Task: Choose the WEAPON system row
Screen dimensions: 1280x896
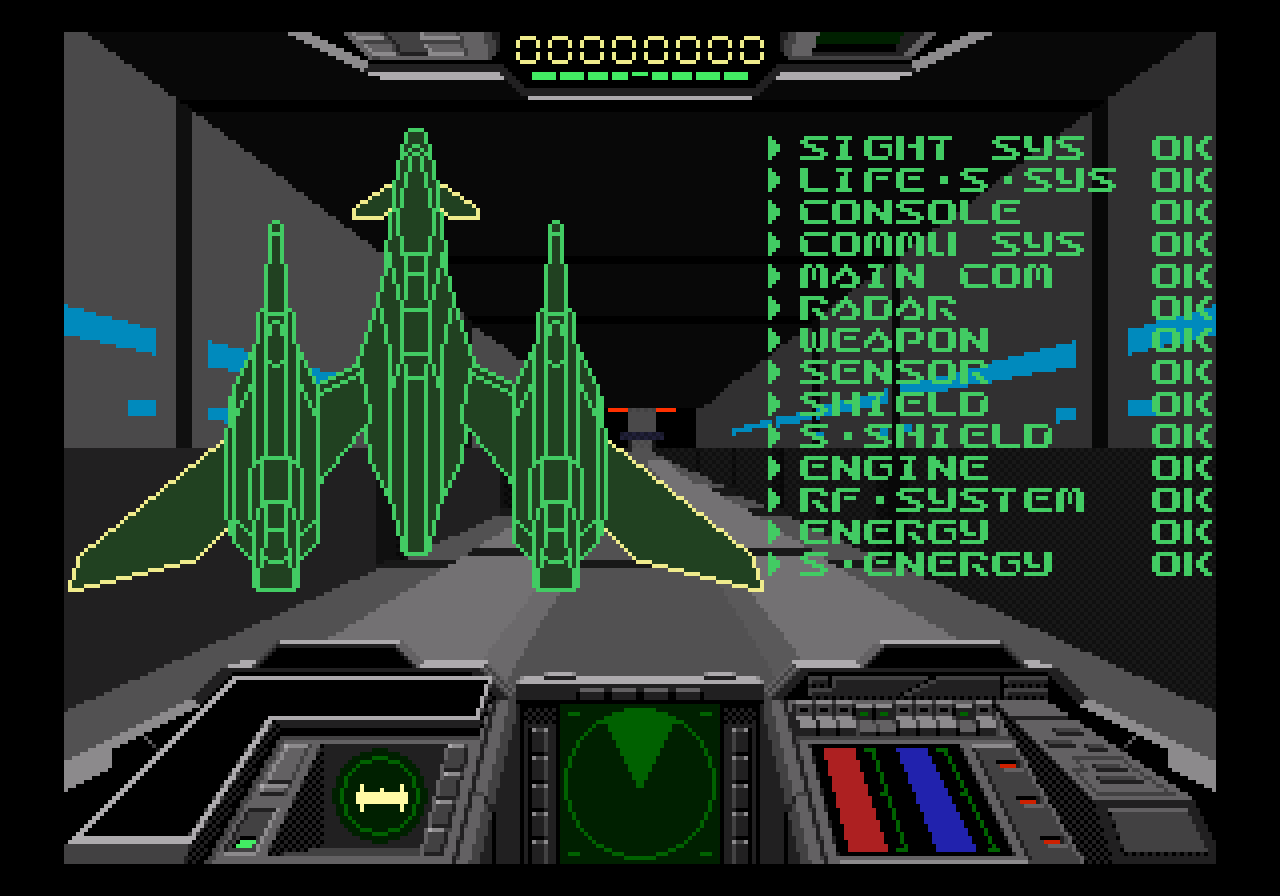Action: [893, 341]
